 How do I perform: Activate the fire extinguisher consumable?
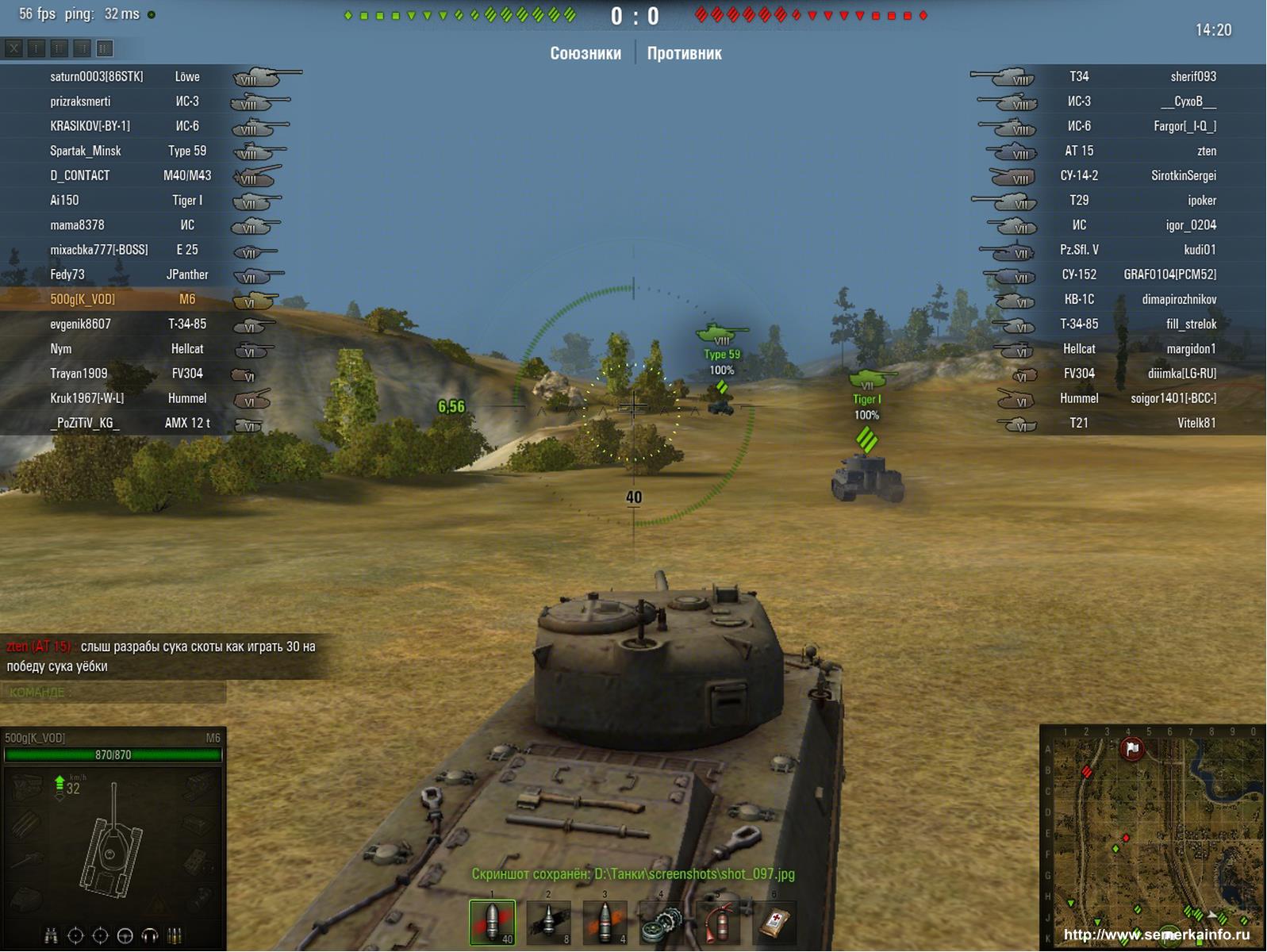tap(717, 922)
